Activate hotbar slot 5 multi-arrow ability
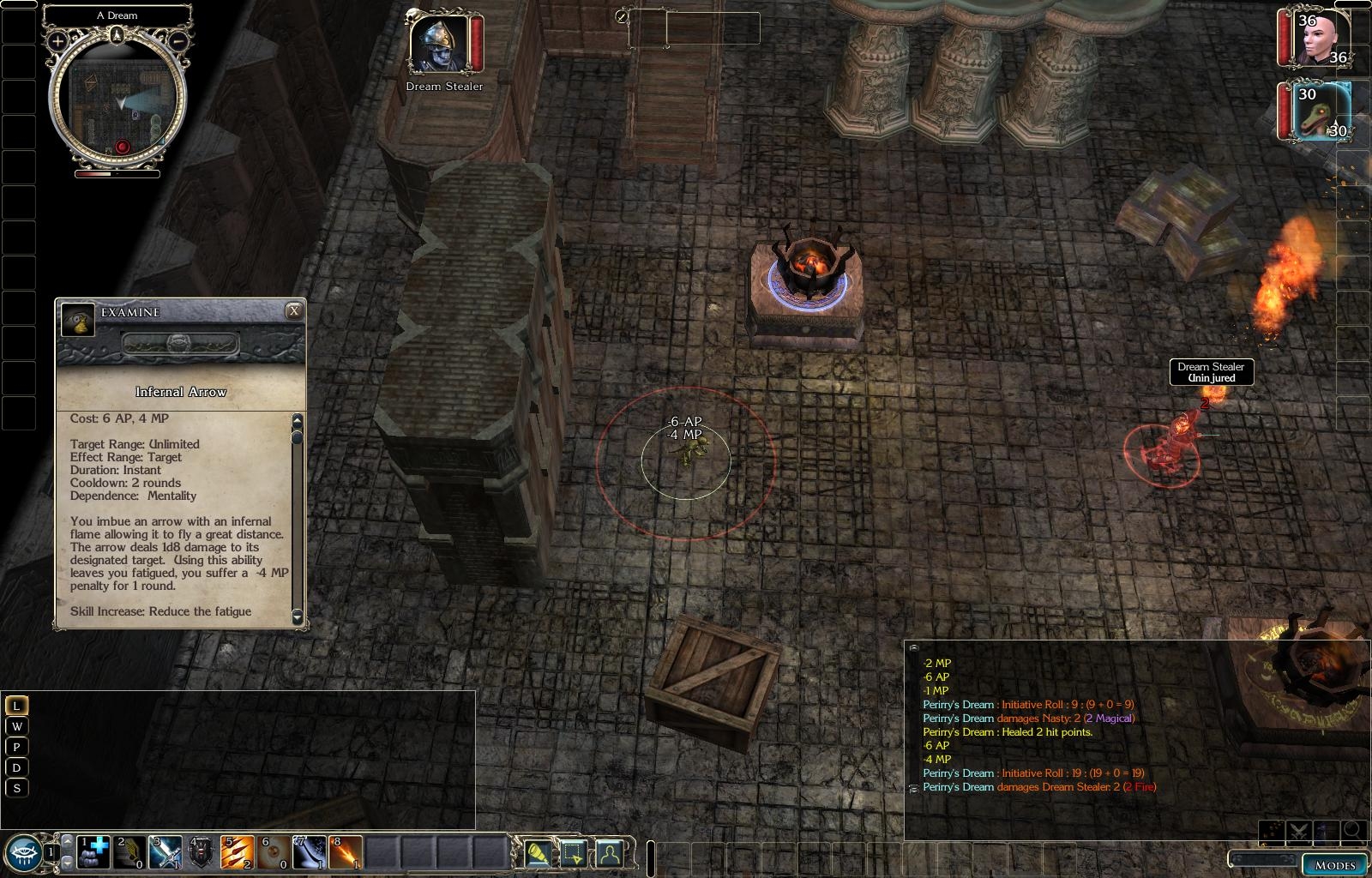Screen dimensions: 1372x878 coord(238,852)
